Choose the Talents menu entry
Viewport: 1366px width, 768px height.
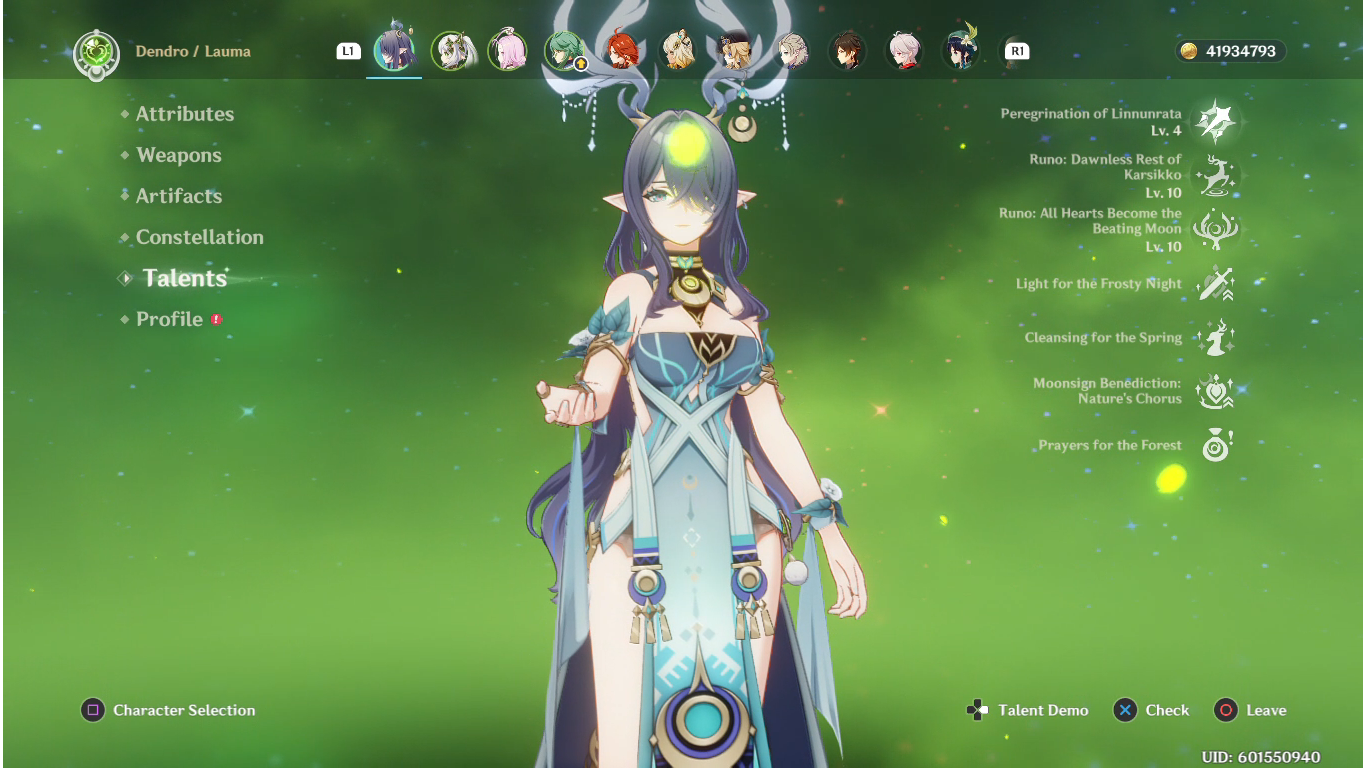(185, 278)
